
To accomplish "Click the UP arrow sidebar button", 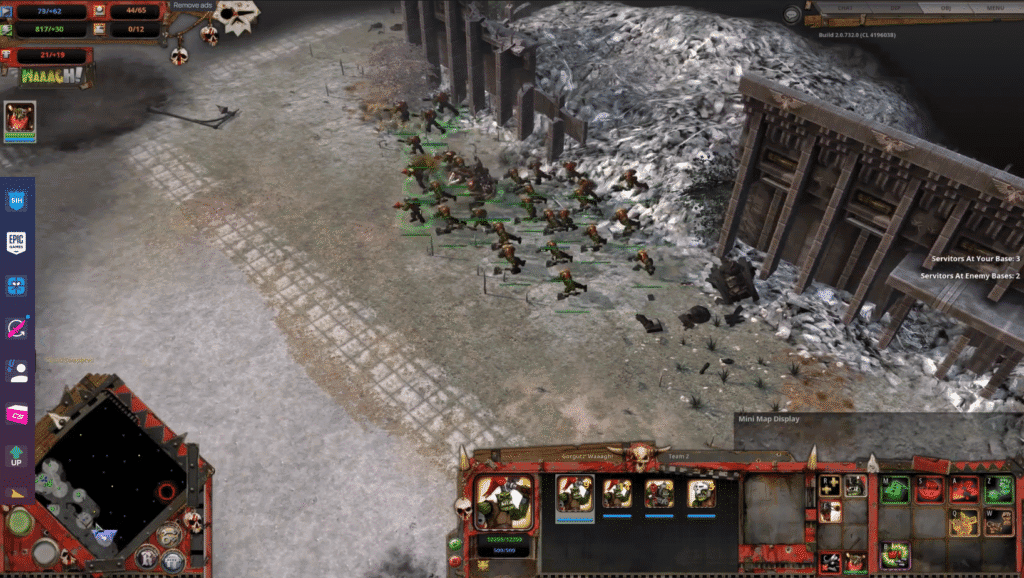I will (x=17, y=457).
